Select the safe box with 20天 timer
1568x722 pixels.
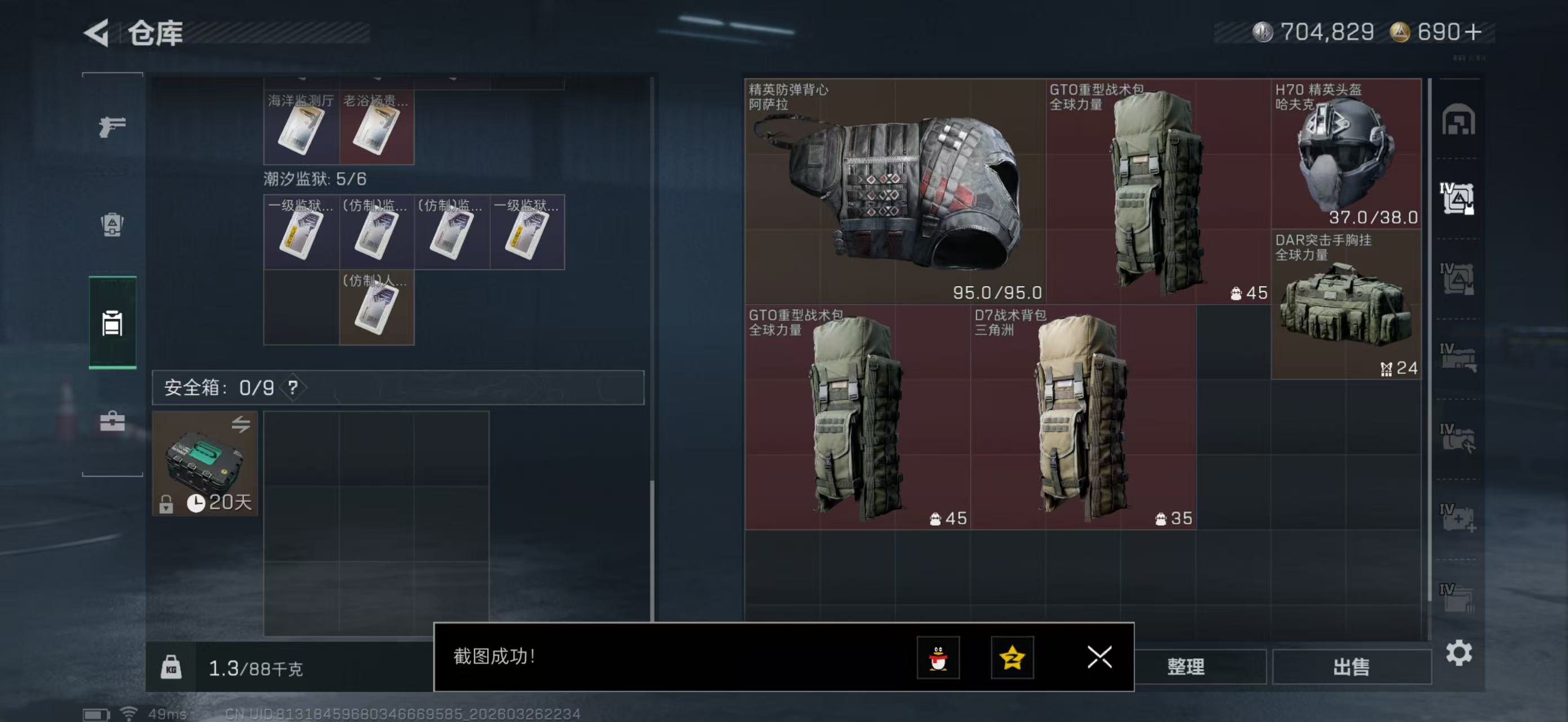pyautogui.click(x=205, y=463)
